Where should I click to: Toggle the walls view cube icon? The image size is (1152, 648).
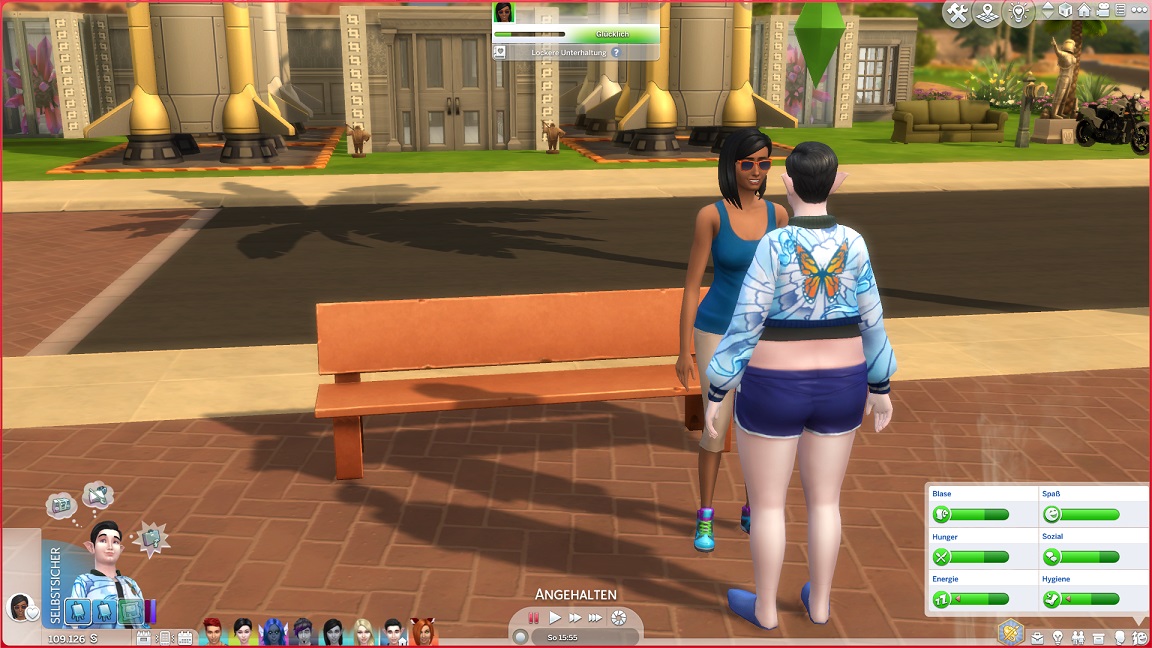point(1066,11)
